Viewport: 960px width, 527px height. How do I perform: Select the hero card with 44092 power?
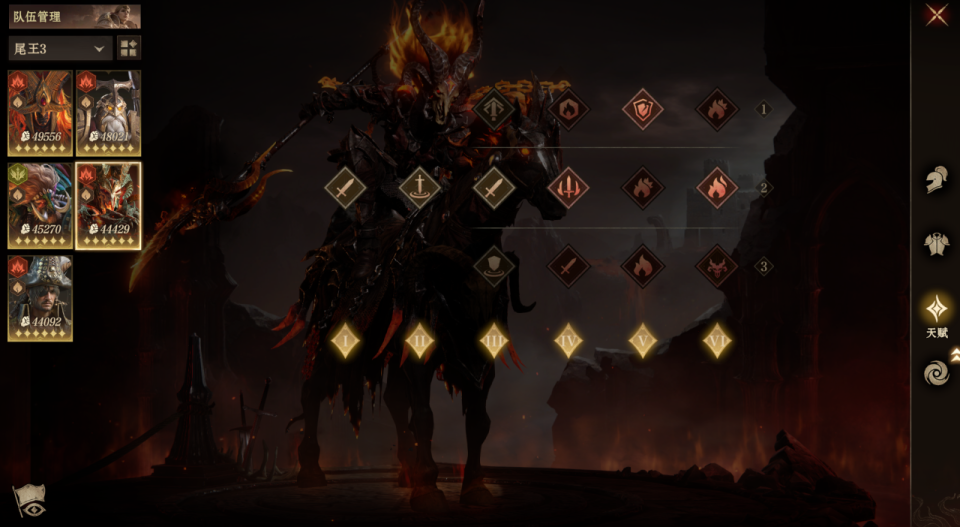tap(40, 298)
